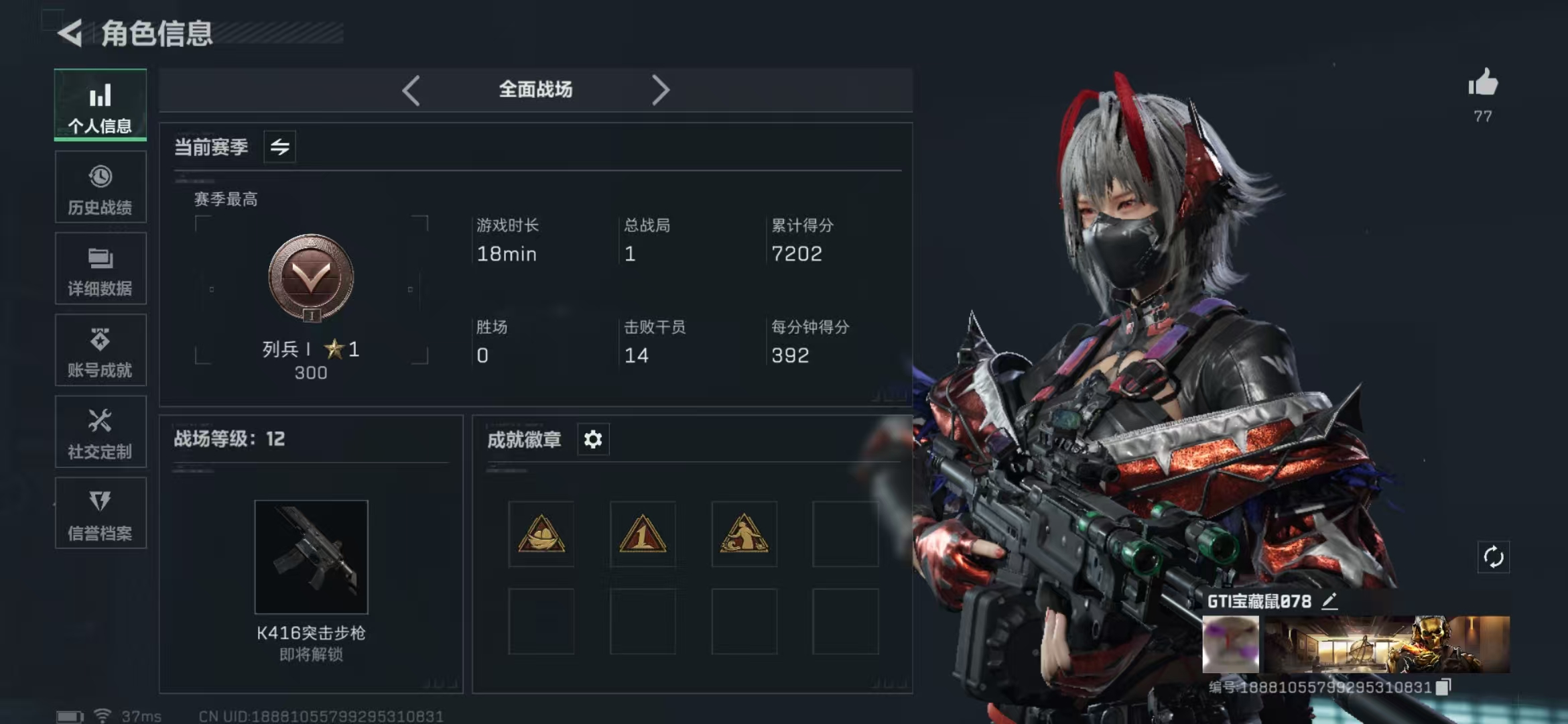Show the 详细数据 tab
The width and height of the screenshot is (1568, 724).
101,269
